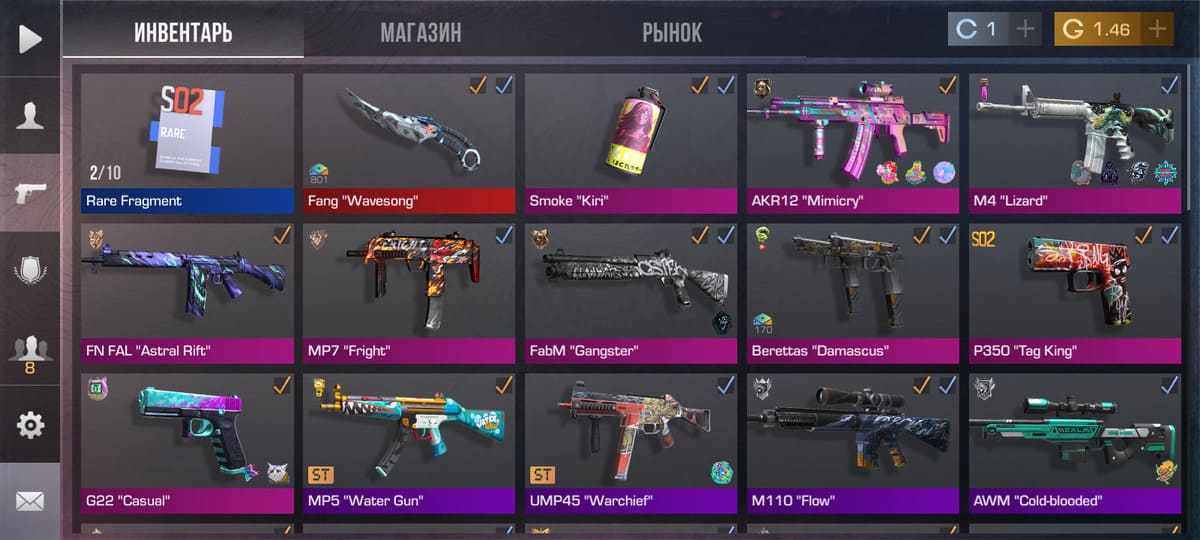This screenshot has height=540, width=1200.
Task: Select the Инвентарь tab
Action: (x=183, y=32)
